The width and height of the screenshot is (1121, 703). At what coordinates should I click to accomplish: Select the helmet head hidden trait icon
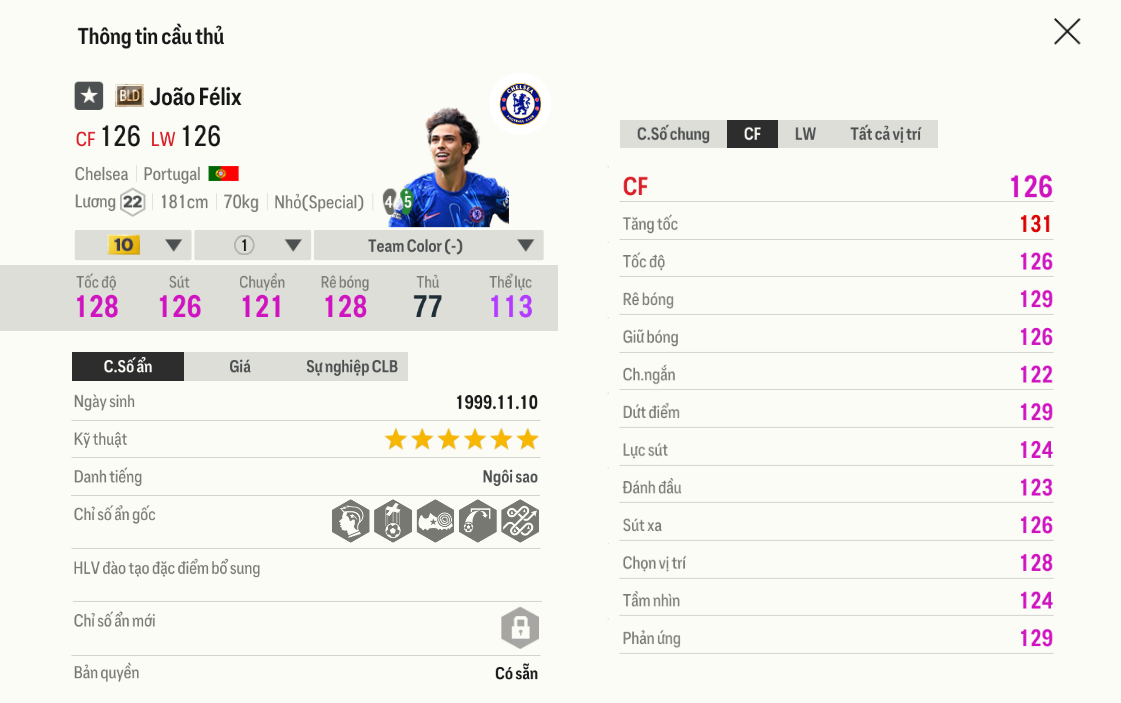351,521
